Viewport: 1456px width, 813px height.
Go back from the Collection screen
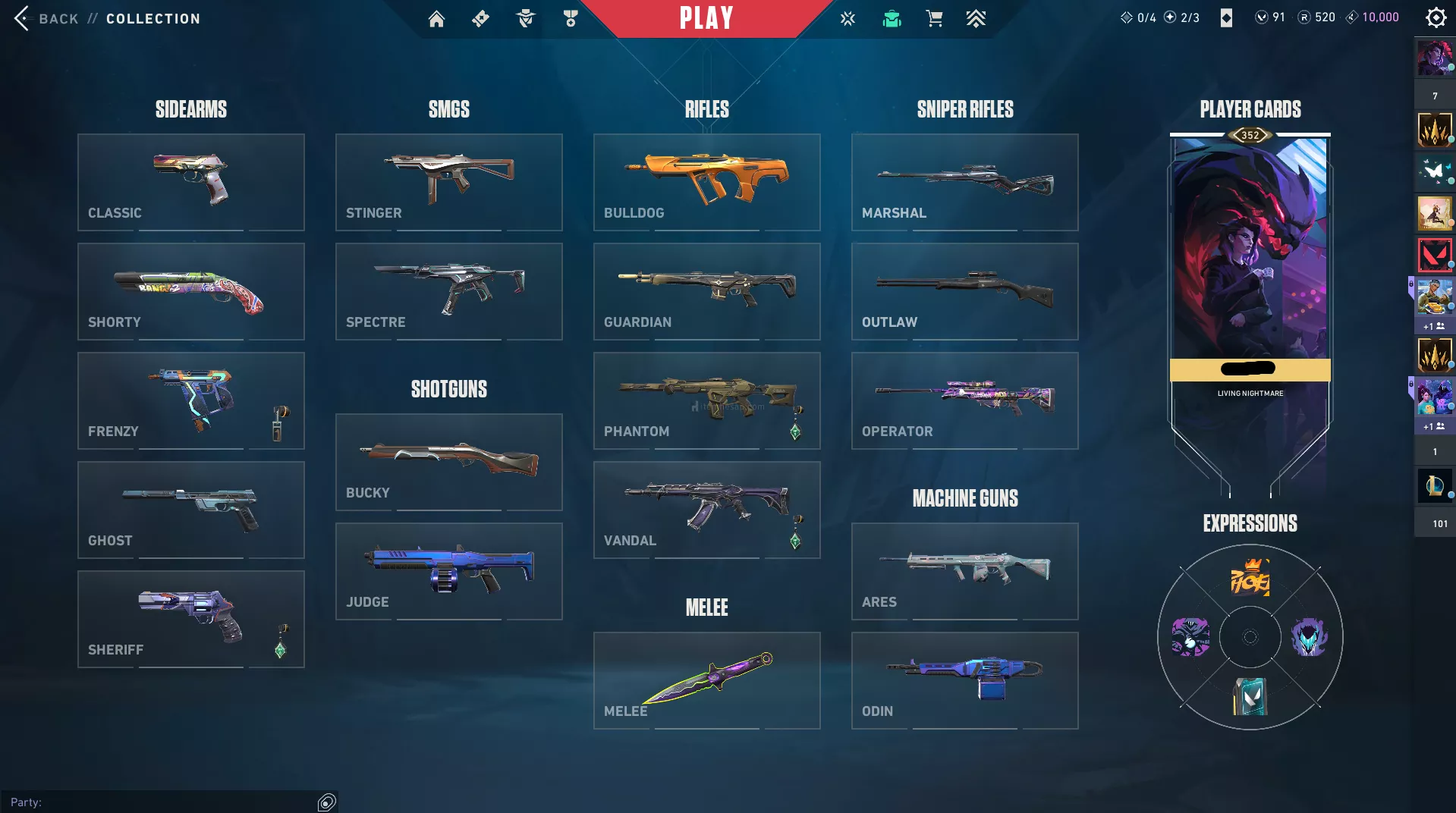[46, 18]
